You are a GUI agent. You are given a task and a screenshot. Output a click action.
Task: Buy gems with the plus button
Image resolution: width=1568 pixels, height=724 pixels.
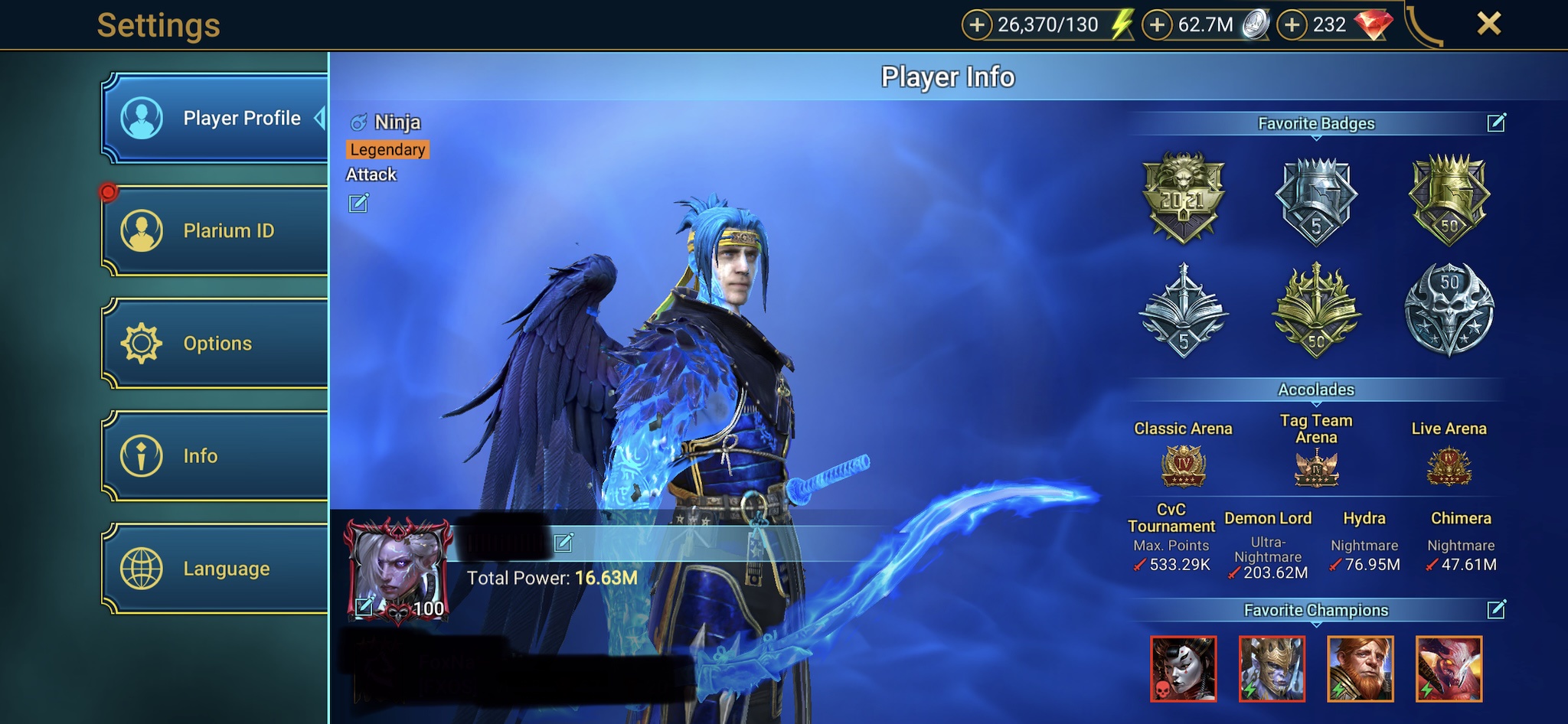click(x=1292, y=25)
